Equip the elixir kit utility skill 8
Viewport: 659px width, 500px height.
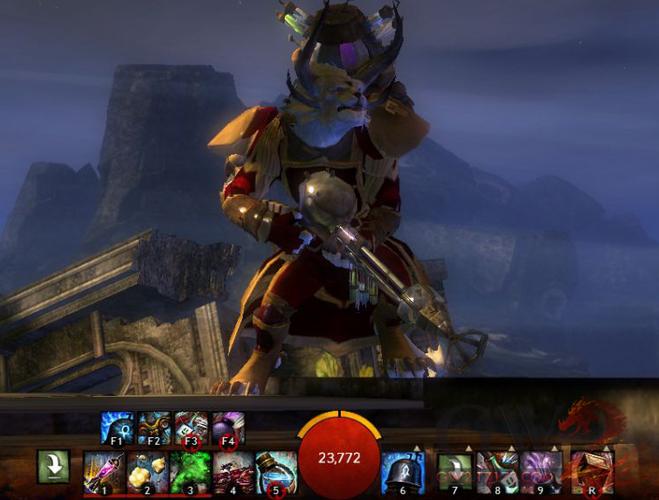click(497, 472)
